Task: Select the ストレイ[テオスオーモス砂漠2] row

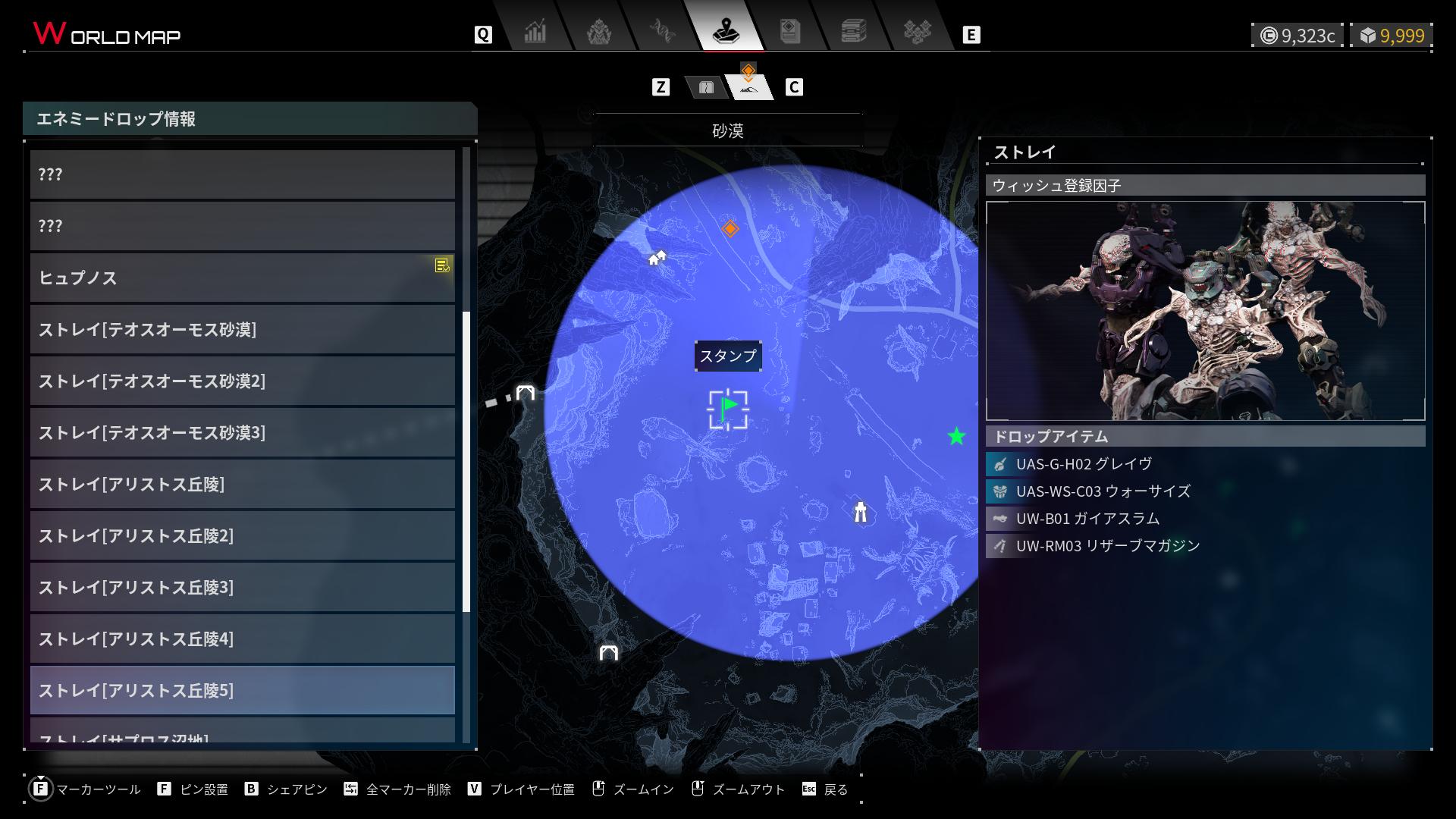Action: (243, 381)
